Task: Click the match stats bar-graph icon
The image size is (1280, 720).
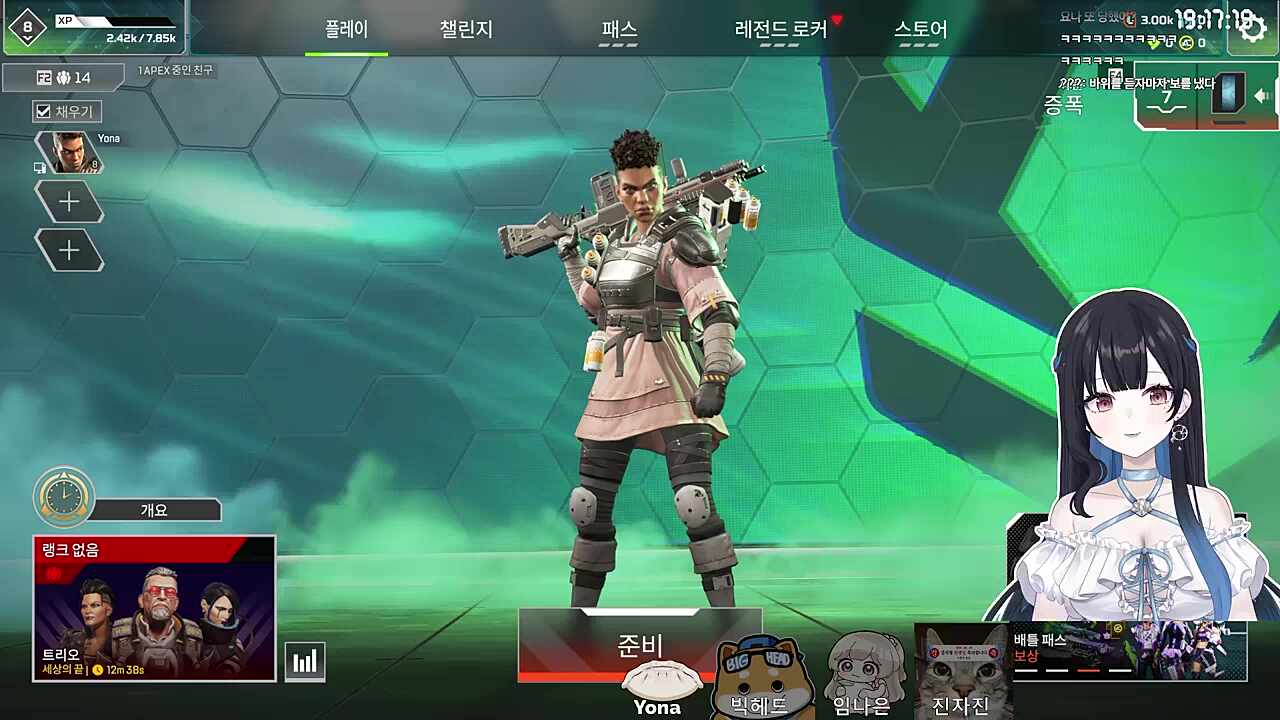Action: 305,660
